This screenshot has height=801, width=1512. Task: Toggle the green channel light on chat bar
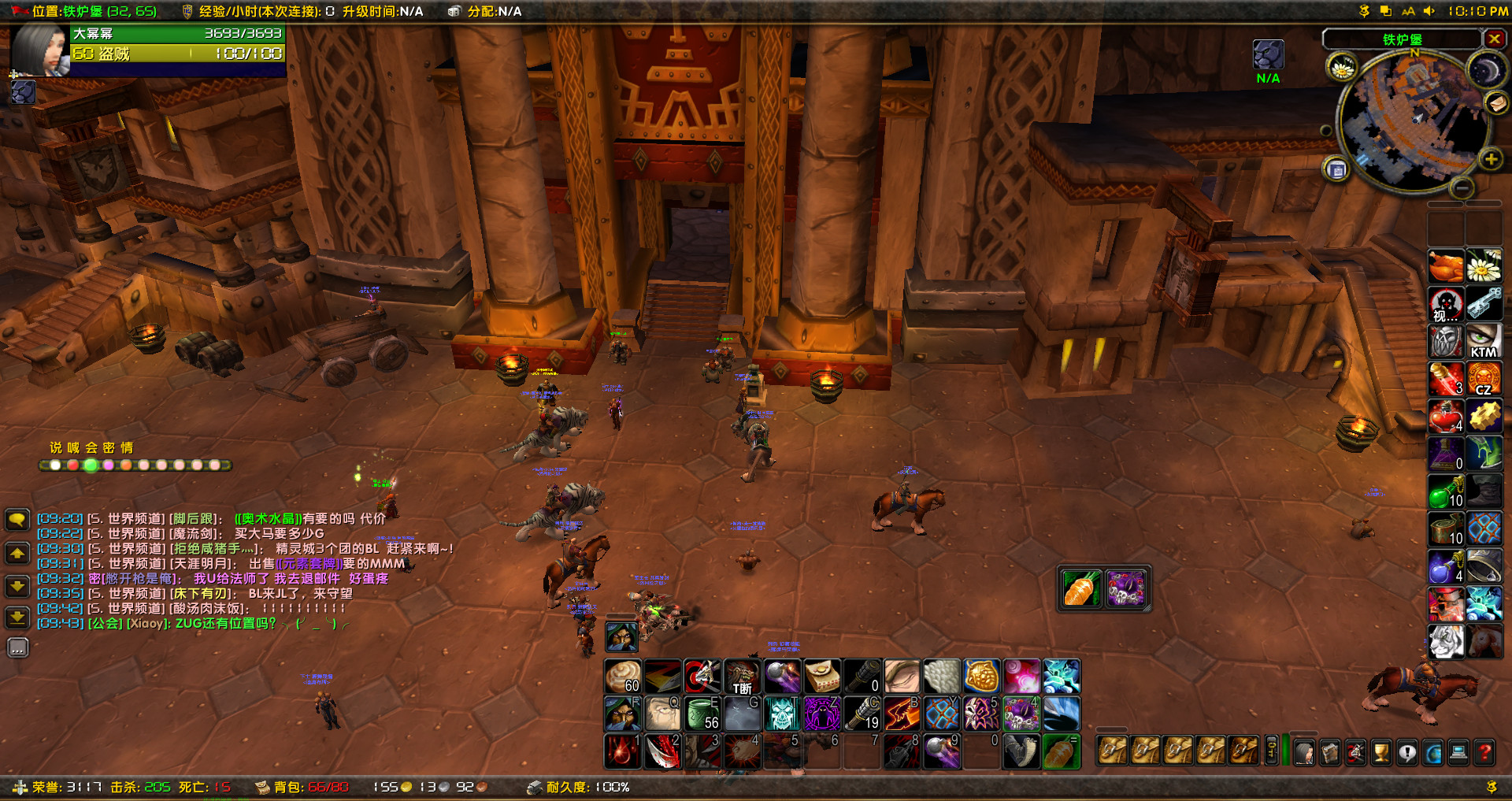point(91,465)
